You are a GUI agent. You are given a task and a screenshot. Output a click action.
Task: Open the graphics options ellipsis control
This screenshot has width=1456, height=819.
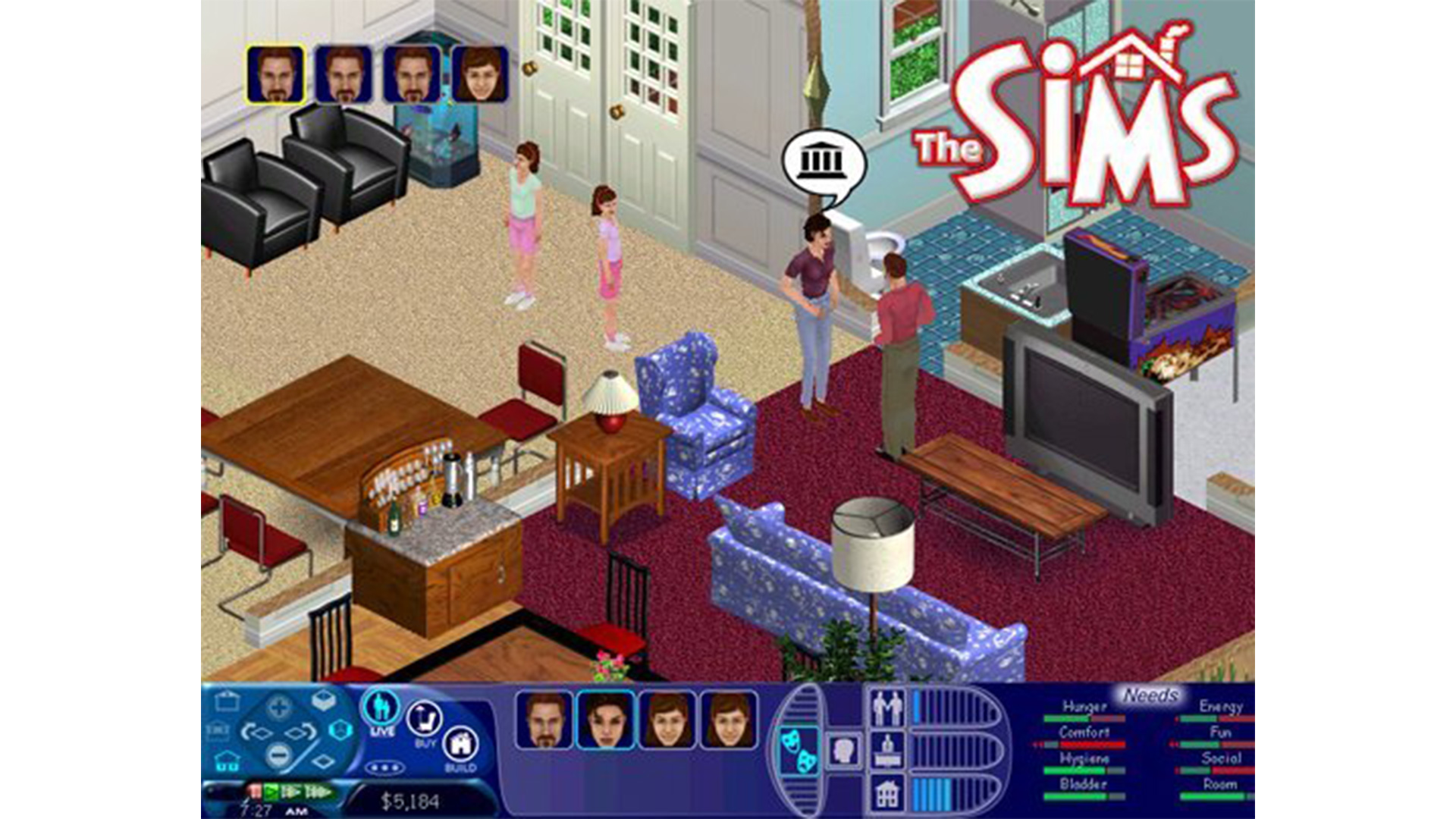pos(384,766)
